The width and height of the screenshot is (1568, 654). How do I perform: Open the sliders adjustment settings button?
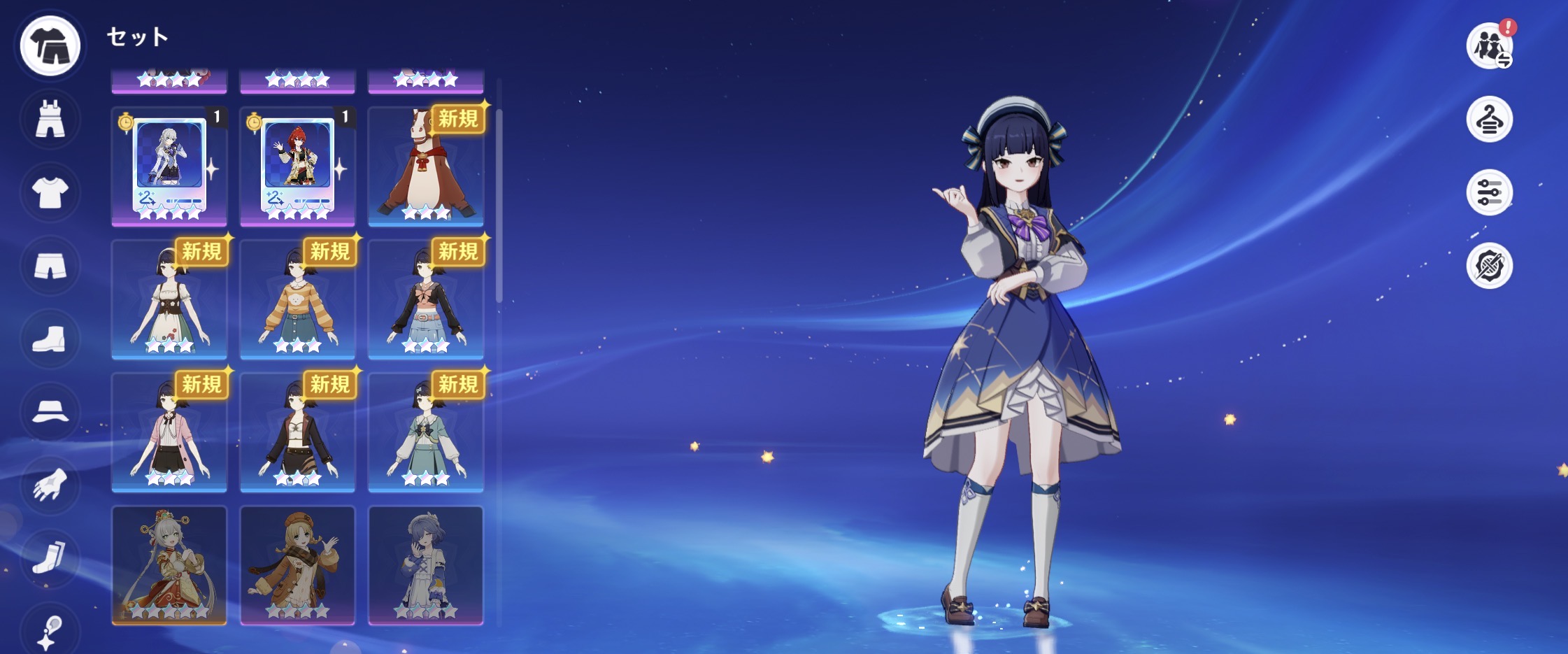tap(1489, 192)
